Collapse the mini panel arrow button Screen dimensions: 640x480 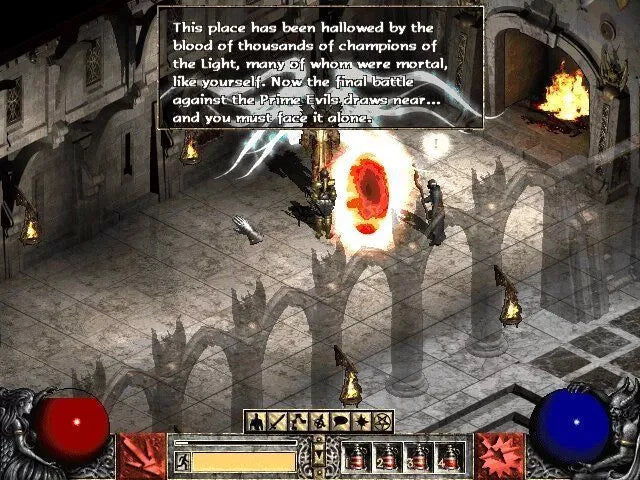tap(319, 455)
